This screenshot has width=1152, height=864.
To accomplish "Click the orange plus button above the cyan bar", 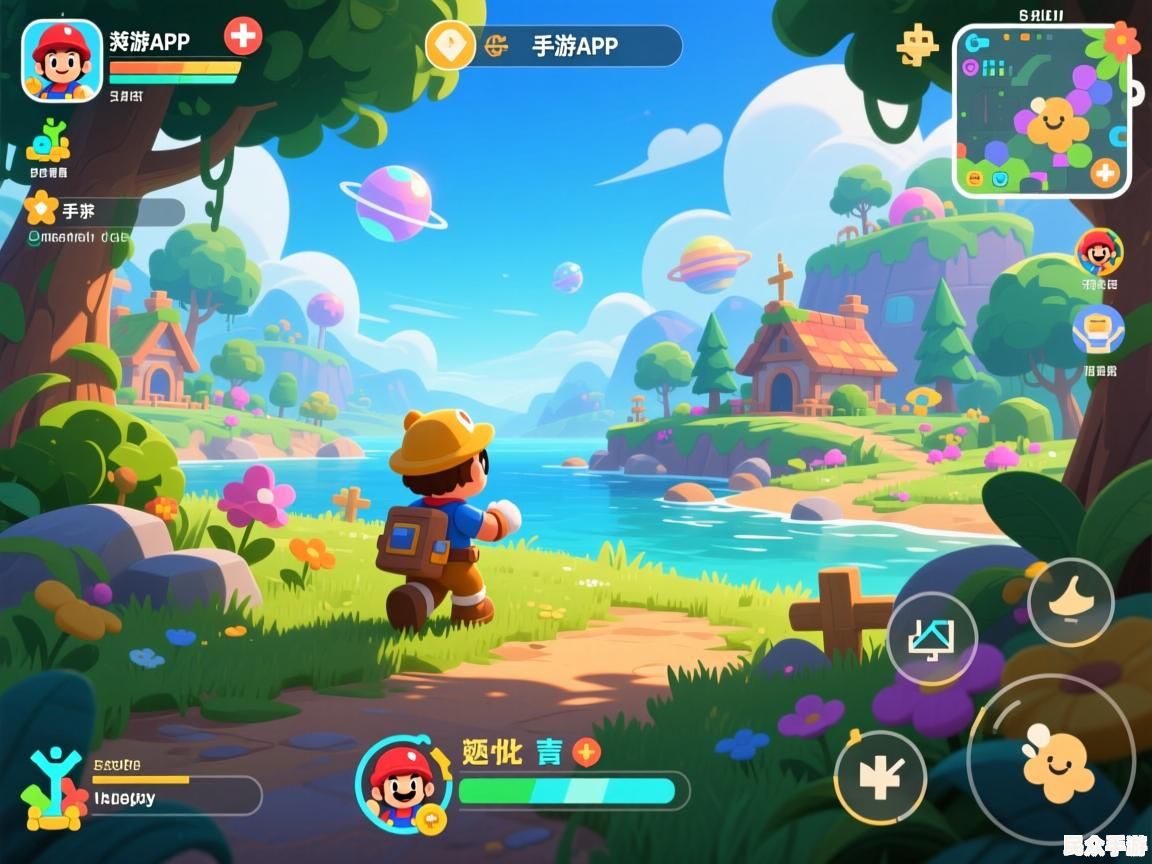I will click(586, 752).
